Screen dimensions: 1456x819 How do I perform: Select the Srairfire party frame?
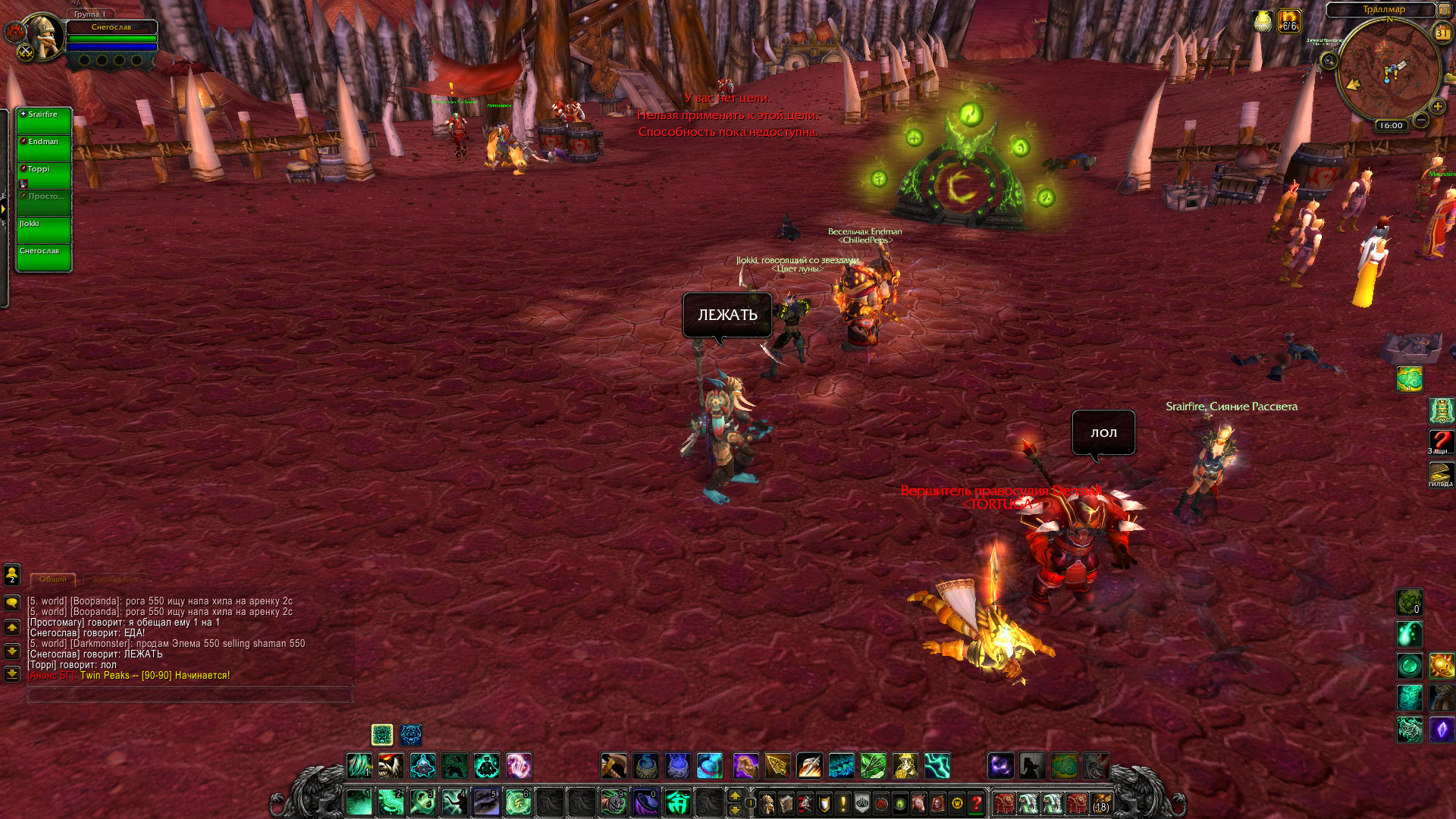(44, 121)
